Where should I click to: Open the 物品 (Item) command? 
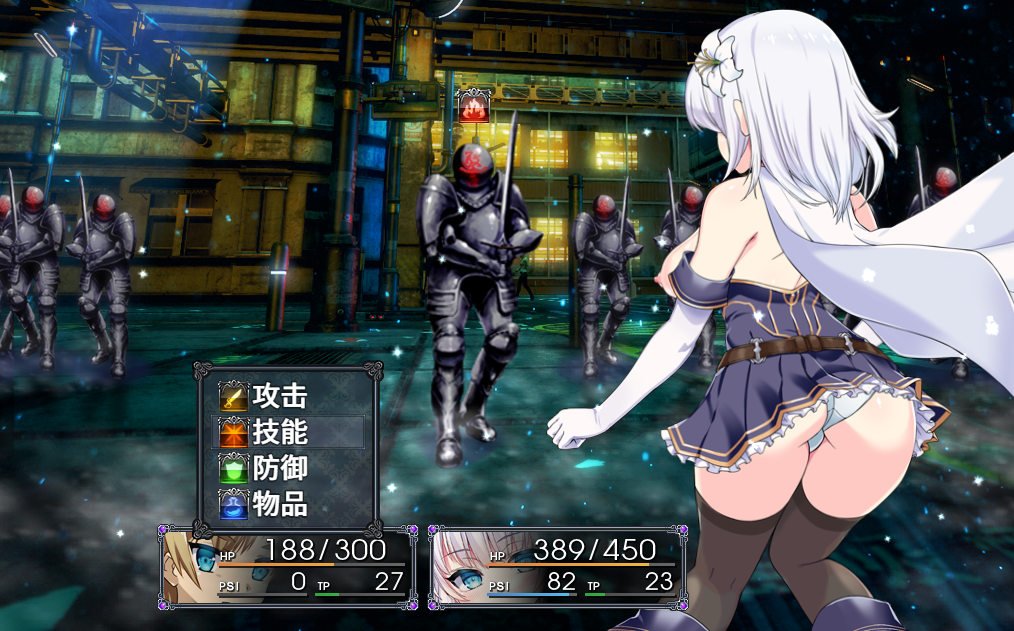(279, 505)
